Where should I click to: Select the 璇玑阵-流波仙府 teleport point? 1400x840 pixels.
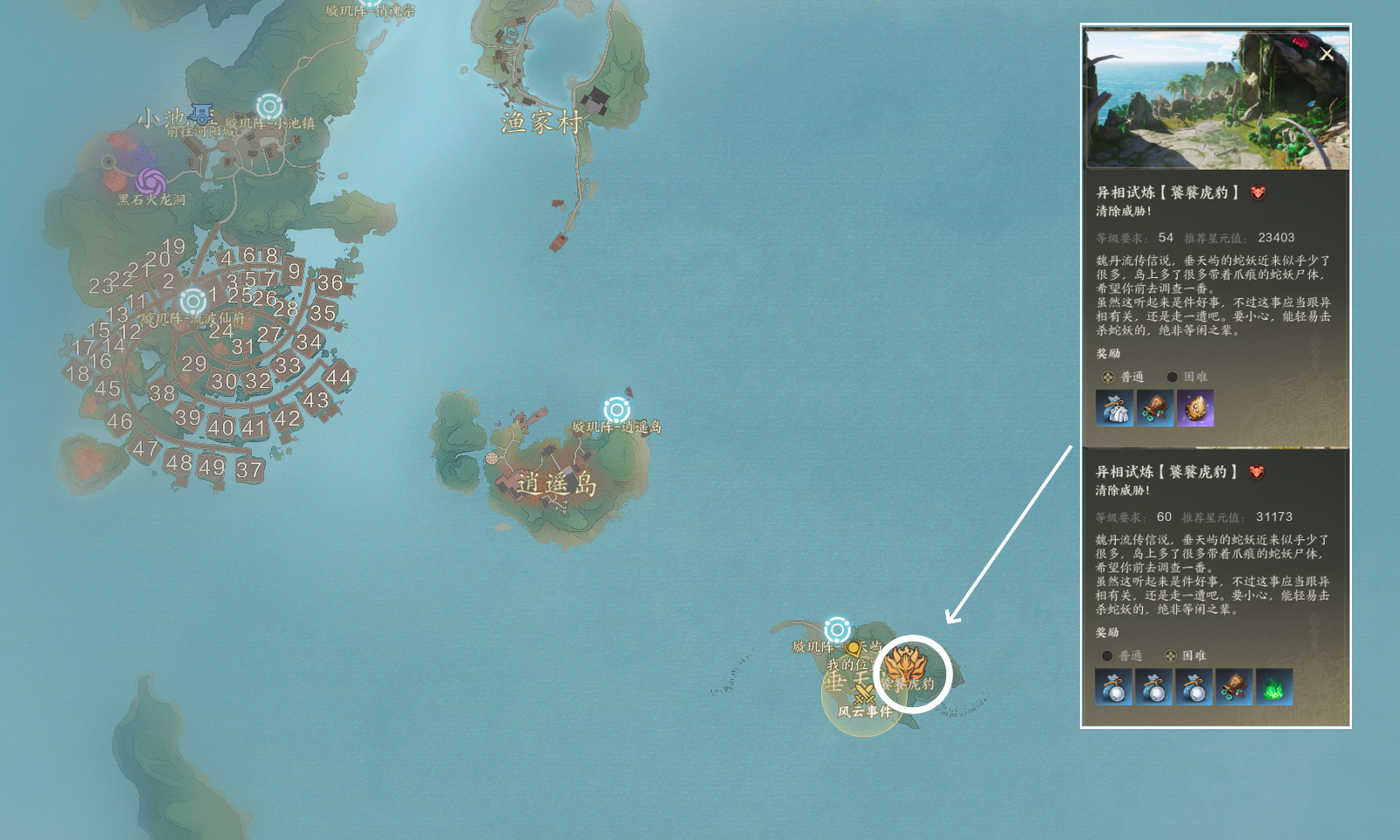click(x=193, y=302)
